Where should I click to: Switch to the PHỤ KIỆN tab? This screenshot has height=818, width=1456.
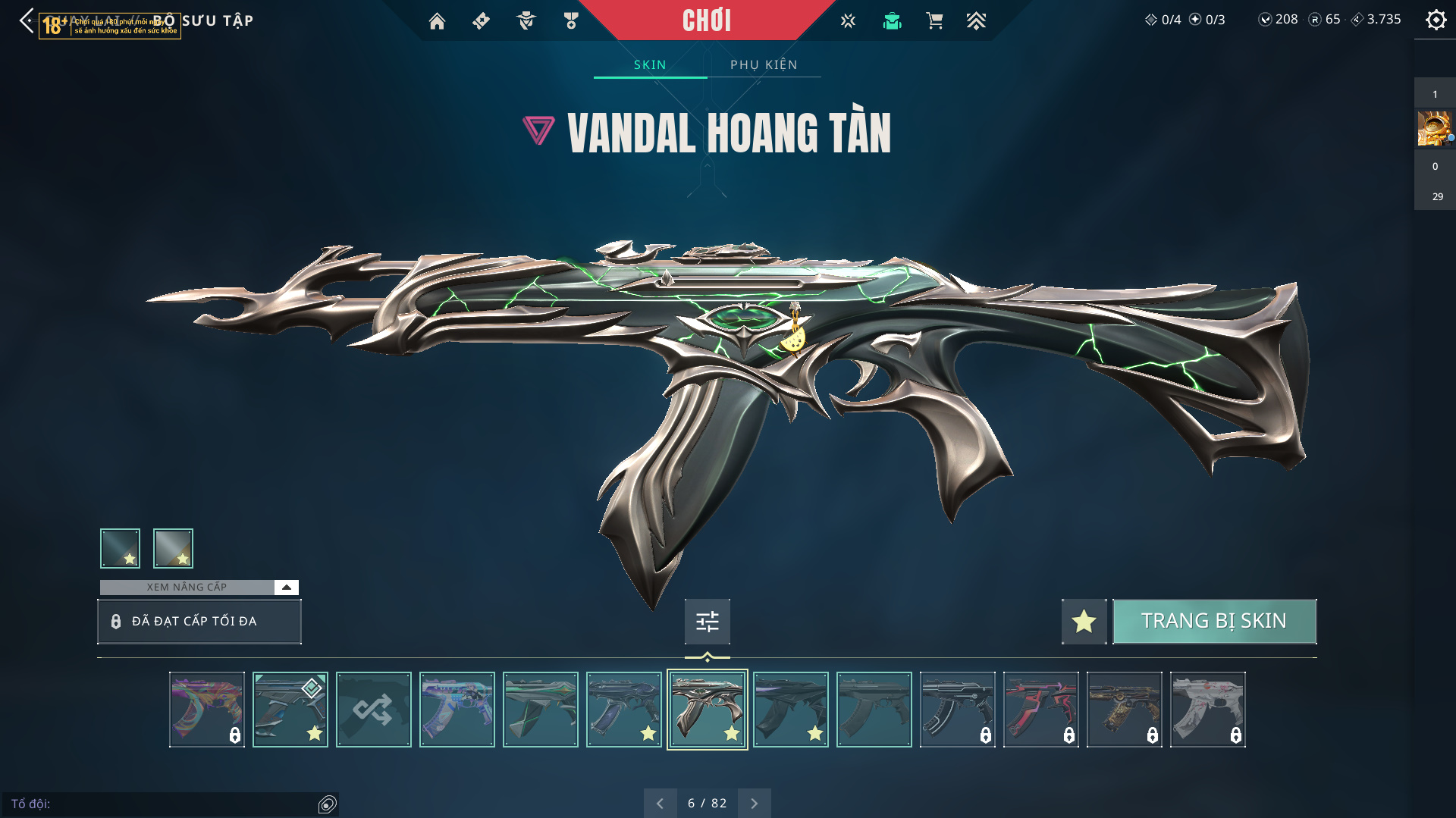click(x=764, y=65)
